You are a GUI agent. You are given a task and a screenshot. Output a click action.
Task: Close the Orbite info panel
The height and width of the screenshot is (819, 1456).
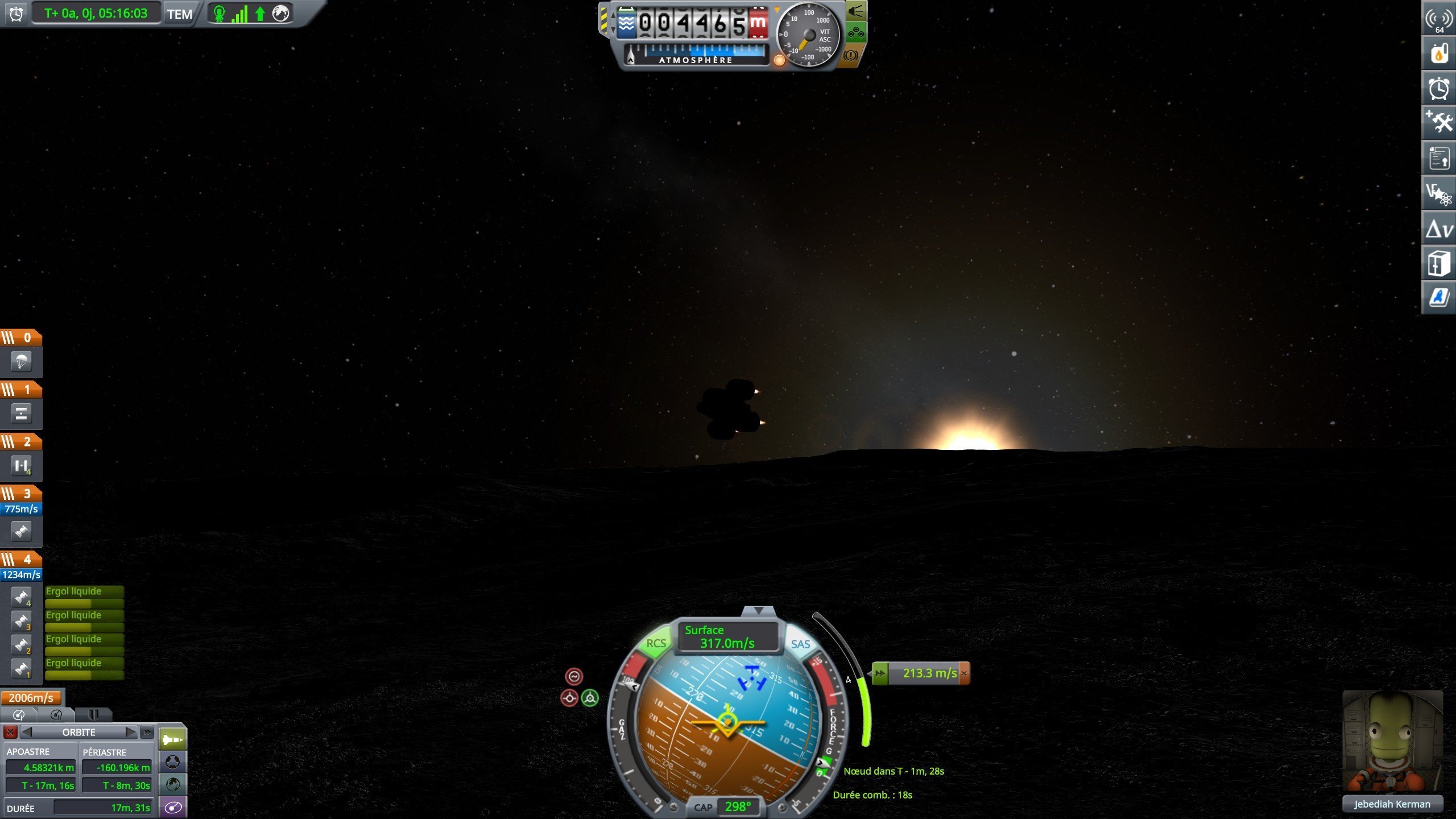point(10,732)
